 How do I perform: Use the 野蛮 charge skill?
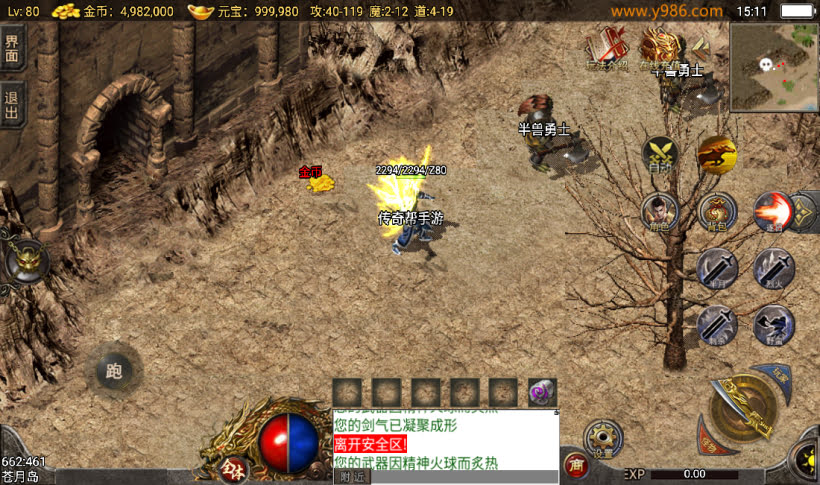[774, 324]
